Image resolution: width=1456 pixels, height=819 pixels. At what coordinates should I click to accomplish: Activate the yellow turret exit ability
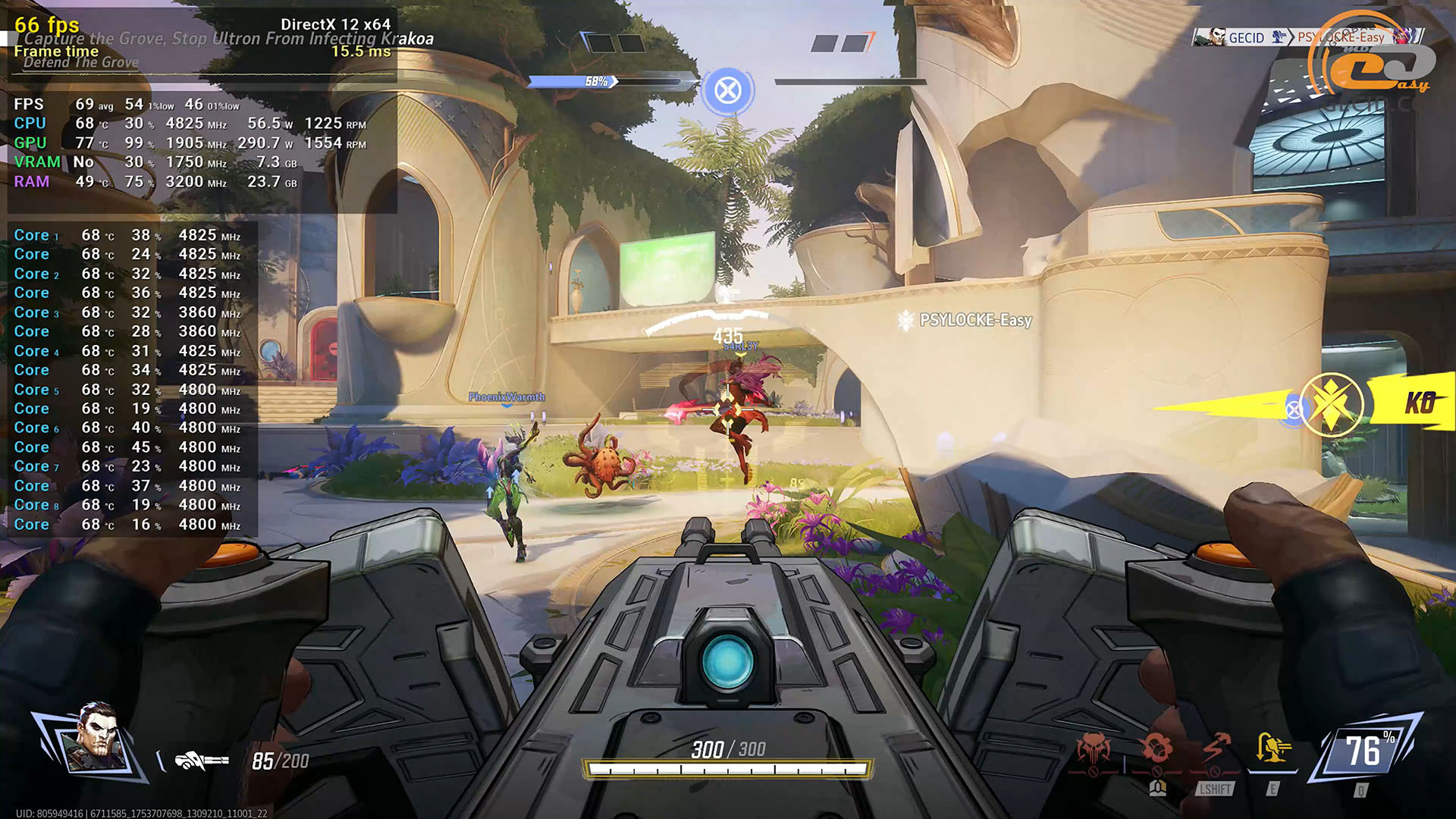click(x=1272, y=750)
